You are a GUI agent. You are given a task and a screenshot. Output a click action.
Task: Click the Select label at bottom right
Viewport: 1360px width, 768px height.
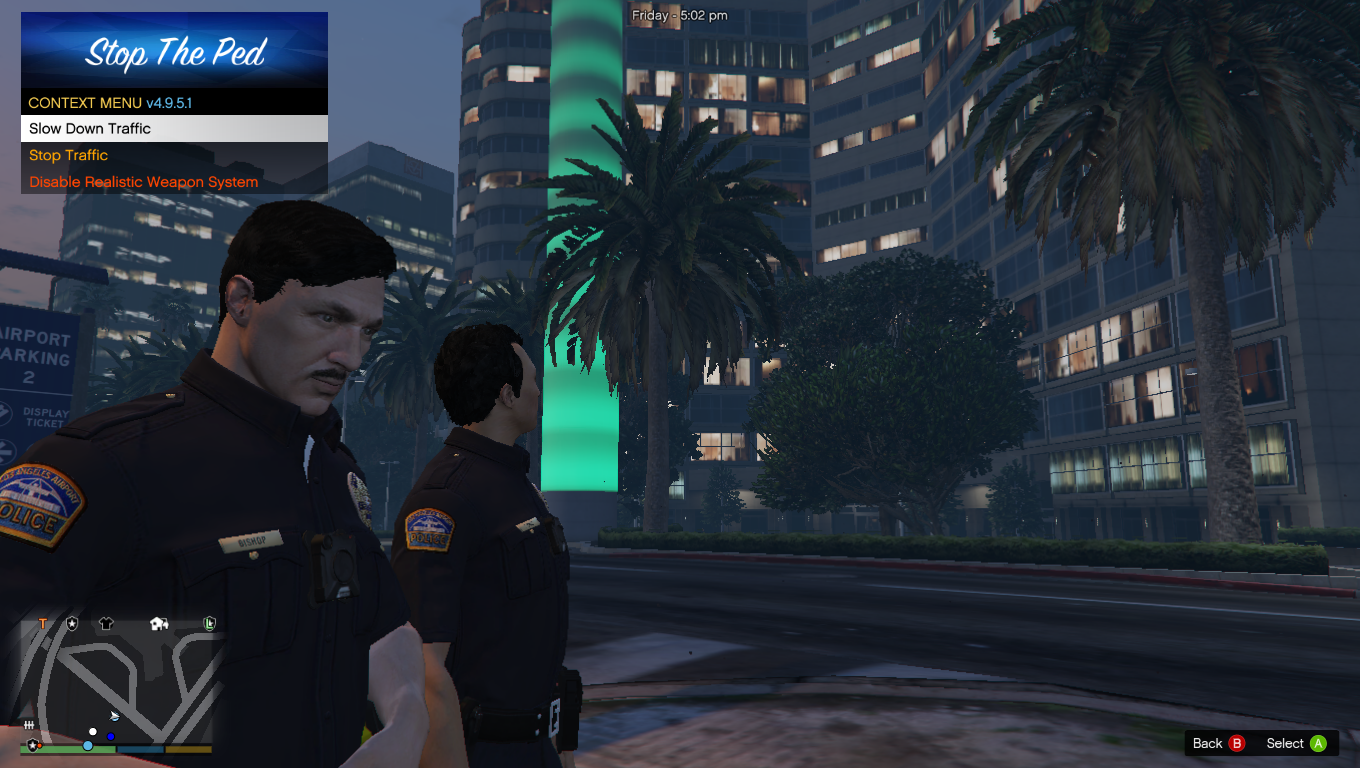tap(1283, 743)
